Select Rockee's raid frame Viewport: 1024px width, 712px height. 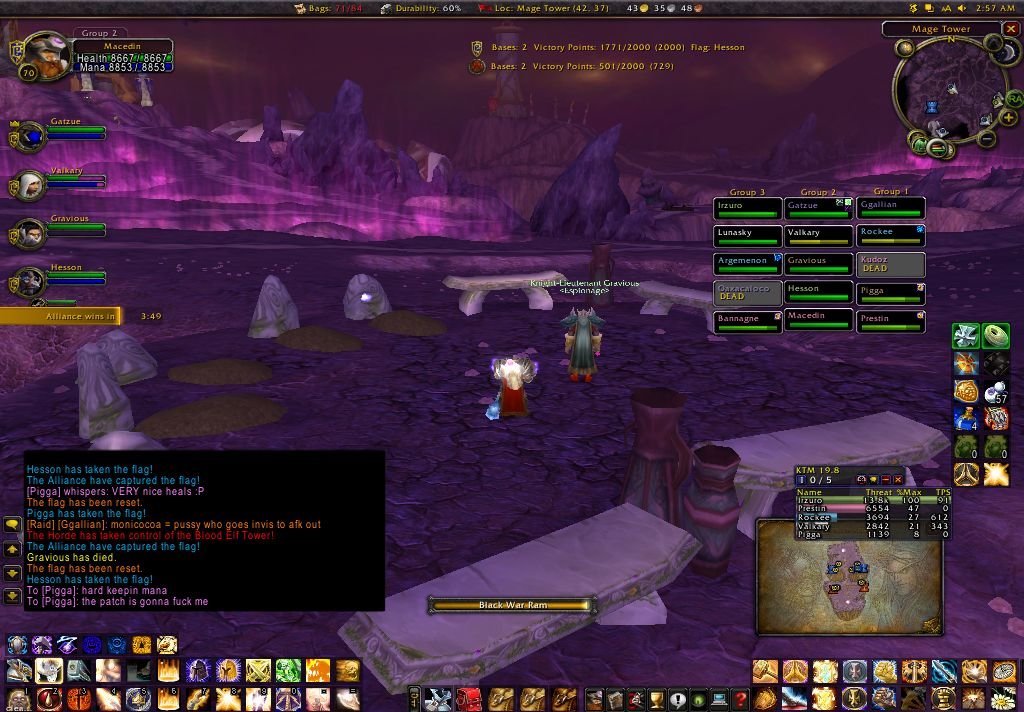pos(891,236)
